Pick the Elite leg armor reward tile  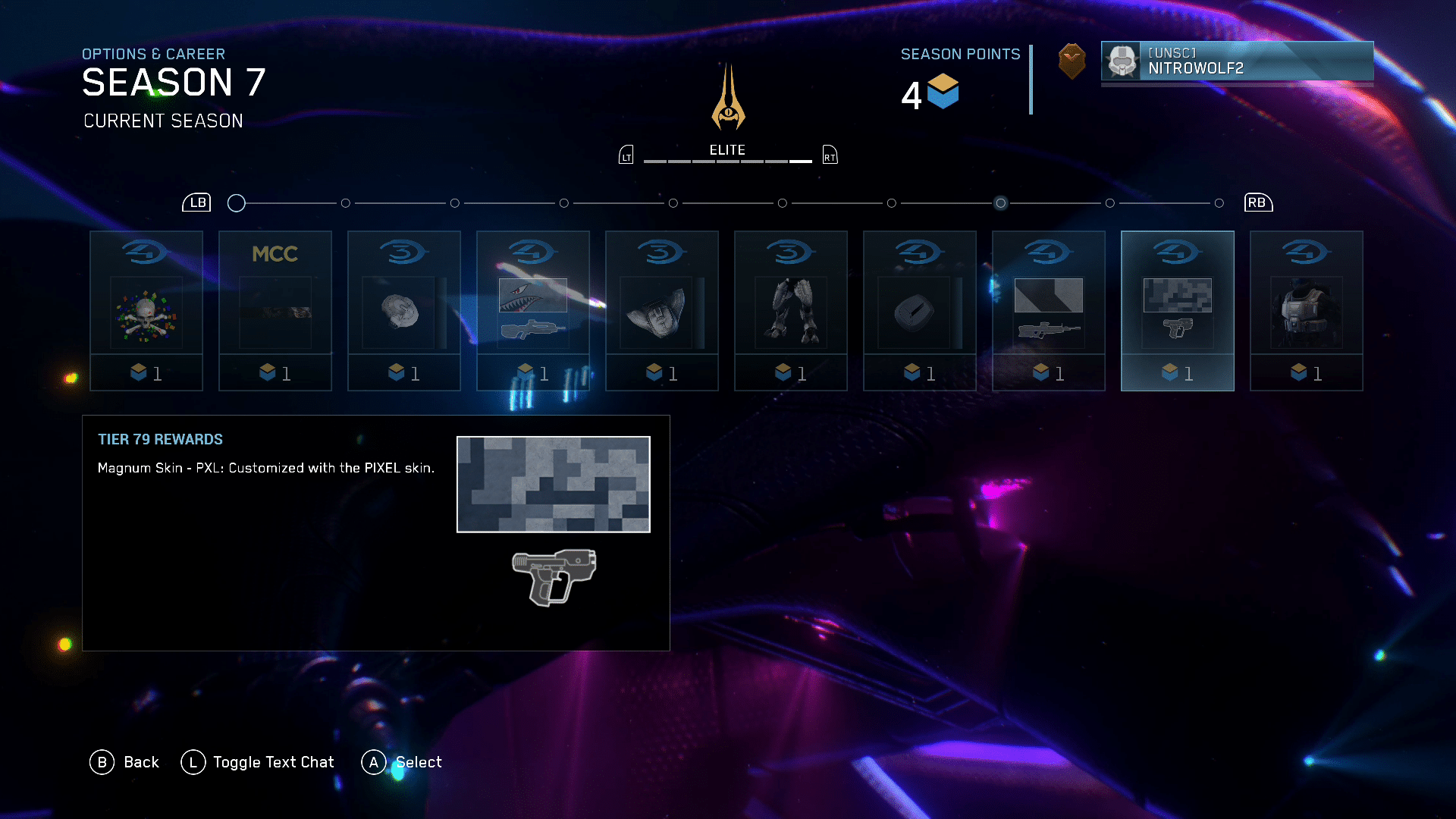[x=791, y=311]
